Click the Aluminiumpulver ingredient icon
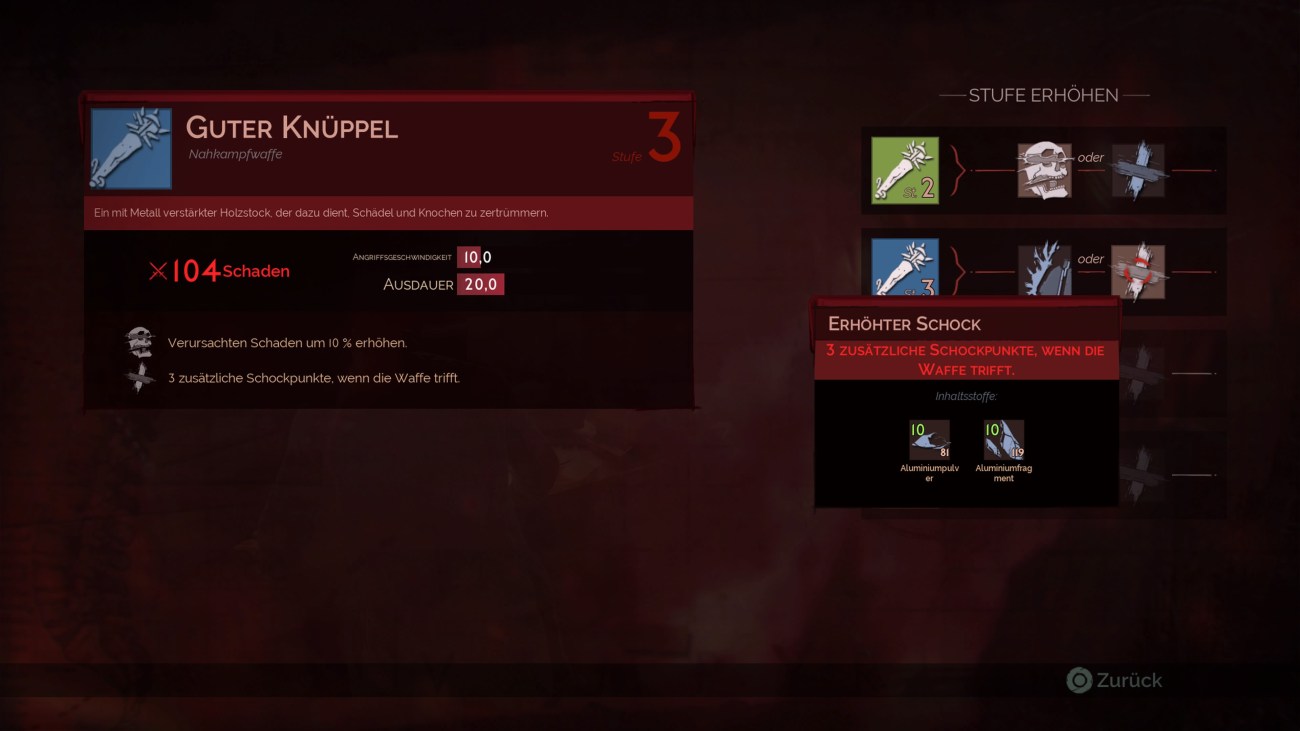Viewport: 1300px width, 731px height. tap(928, 440)
